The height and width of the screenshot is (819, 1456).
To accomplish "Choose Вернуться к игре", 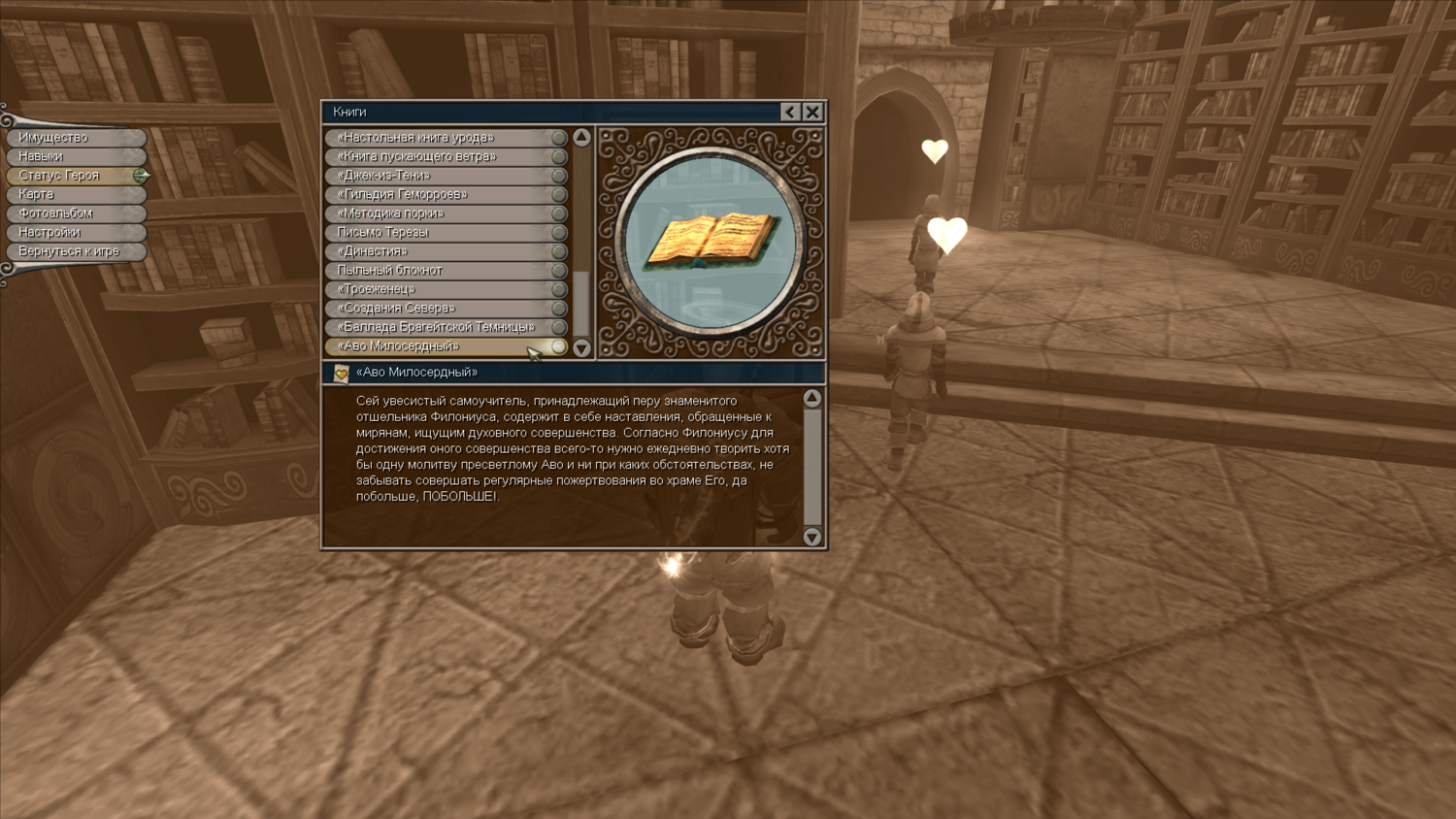I will [x=76, y=251].
